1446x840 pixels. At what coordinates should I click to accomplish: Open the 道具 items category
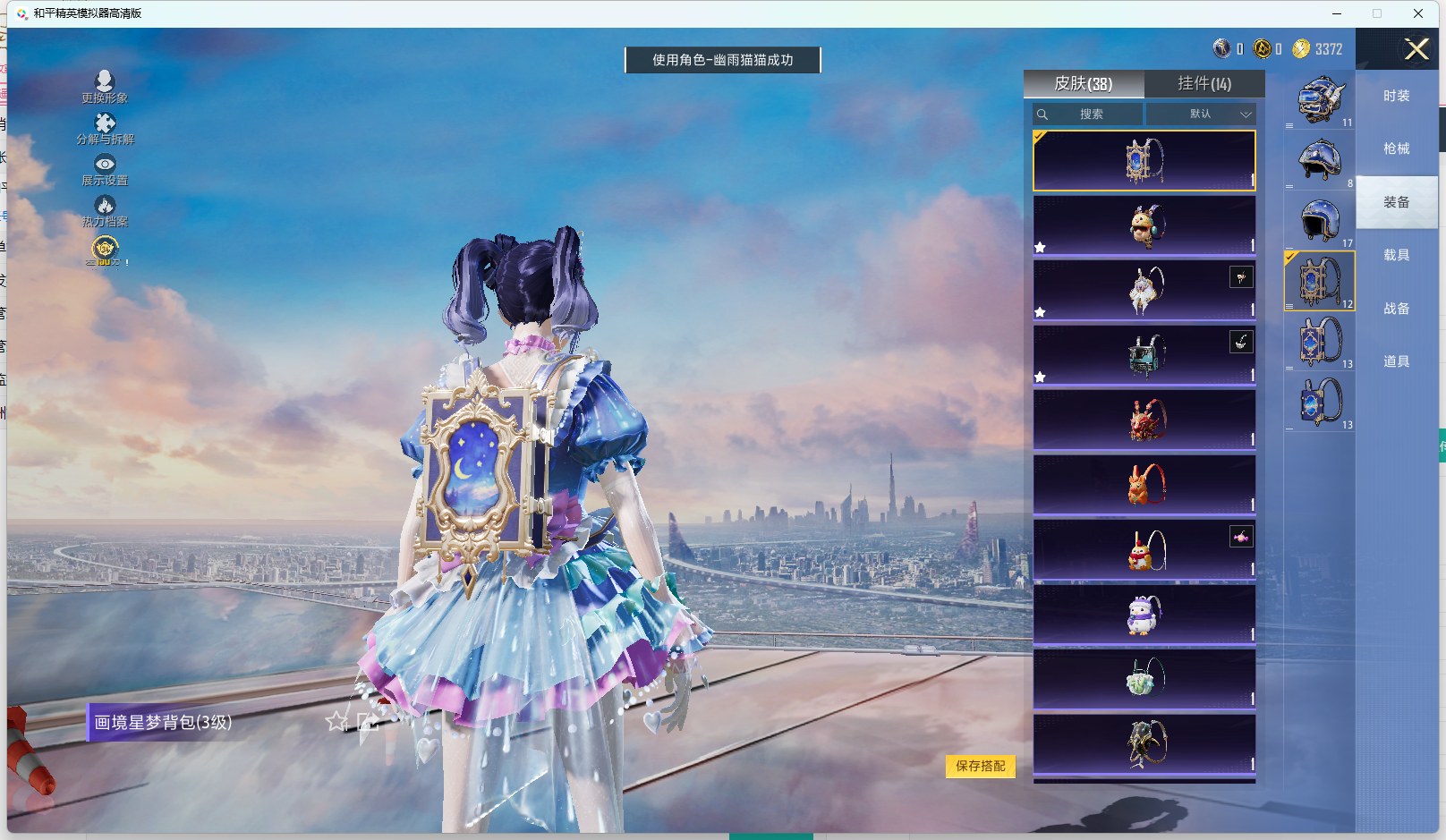click(x=1396, y=361)
